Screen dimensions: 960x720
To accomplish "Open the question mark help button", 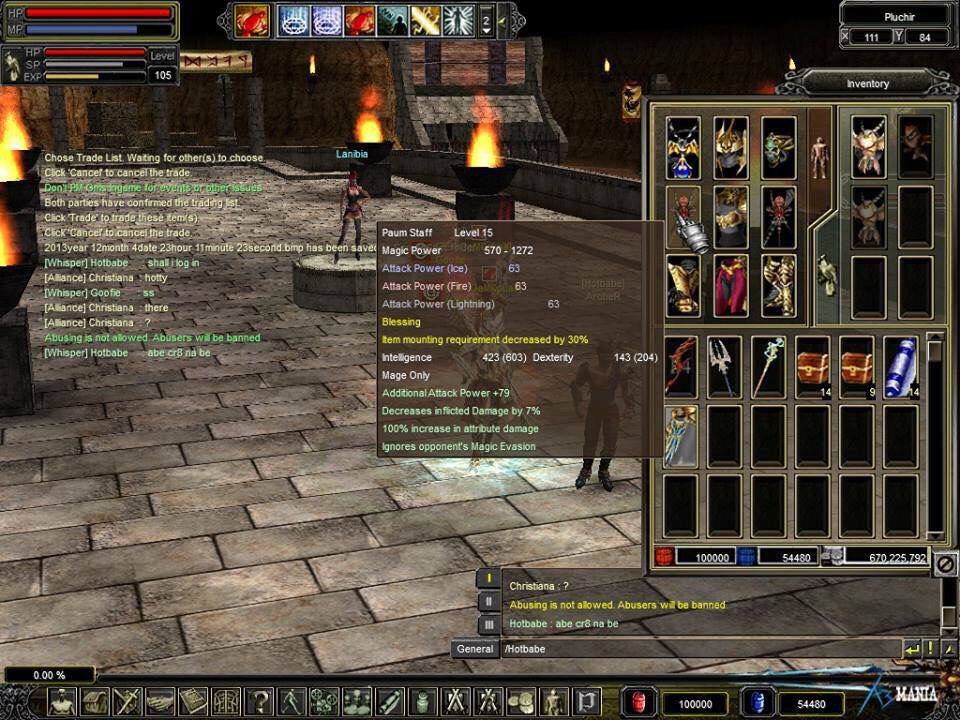I will pyautogui.click(x=260, y=701).
